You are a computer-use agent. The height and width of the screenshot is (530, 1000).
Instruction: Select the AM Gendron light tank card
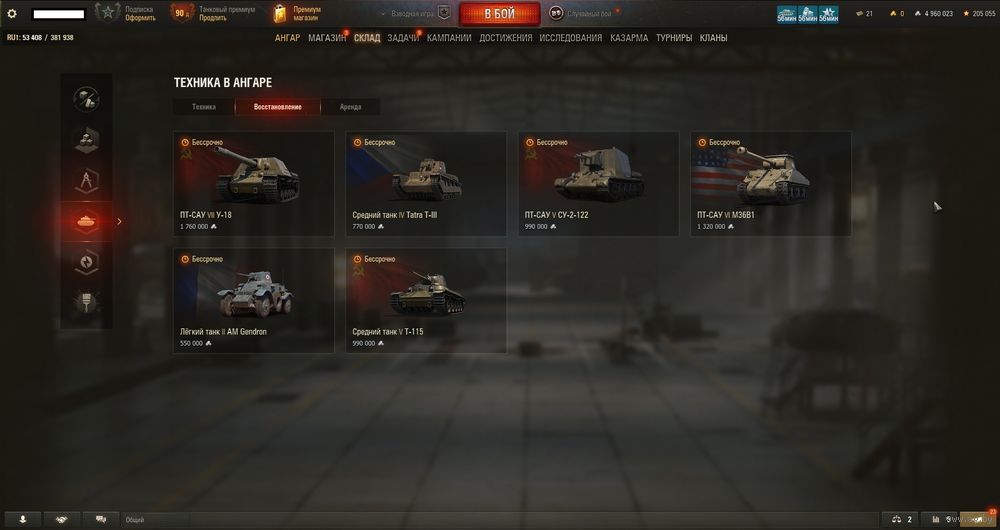click(x=254, y=301)
